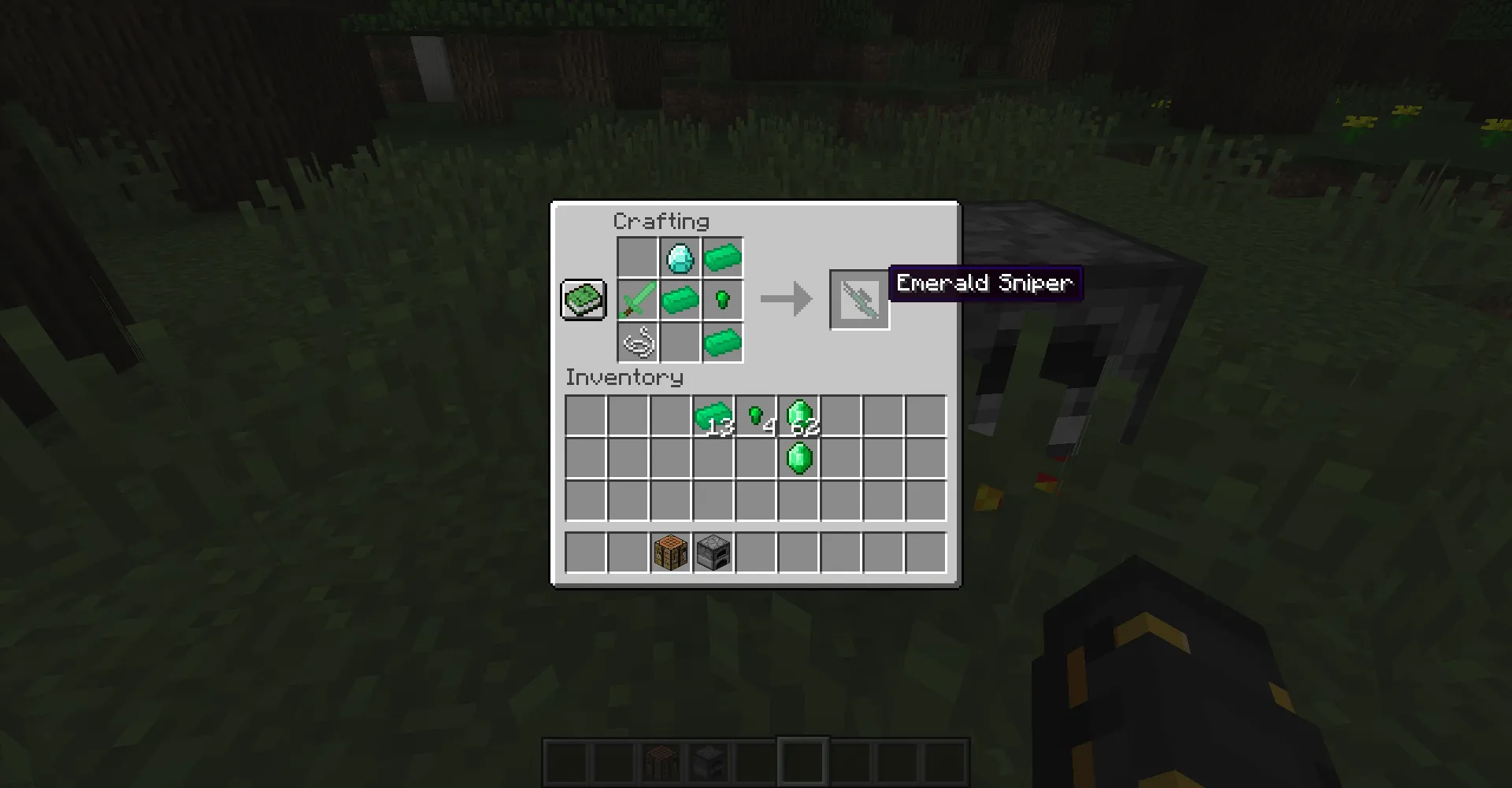Collect the Emerald Sniper from the output slot

[860, 299]
